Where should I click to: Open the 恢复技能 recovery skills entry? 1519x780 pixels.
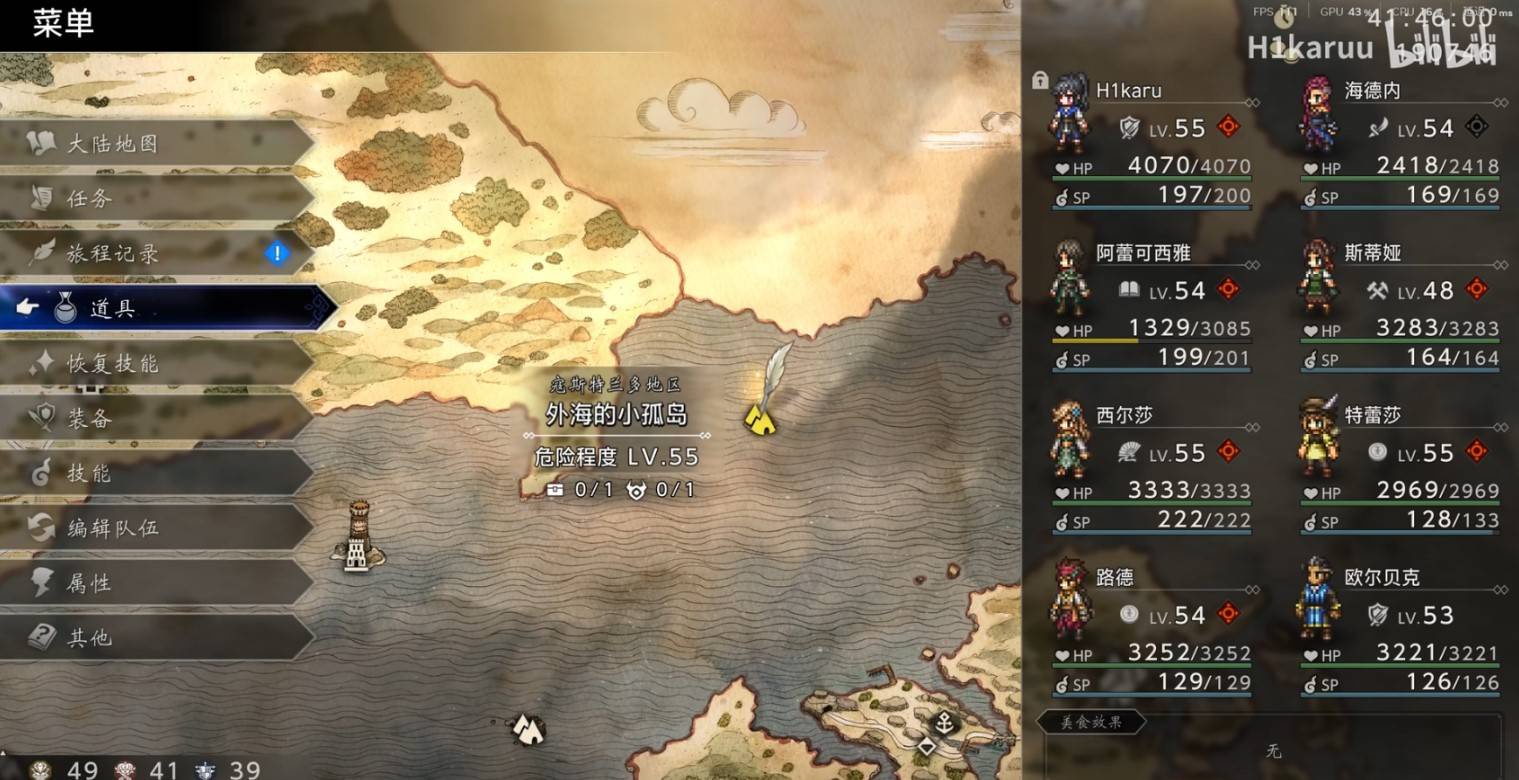click(x=112, y=364)
